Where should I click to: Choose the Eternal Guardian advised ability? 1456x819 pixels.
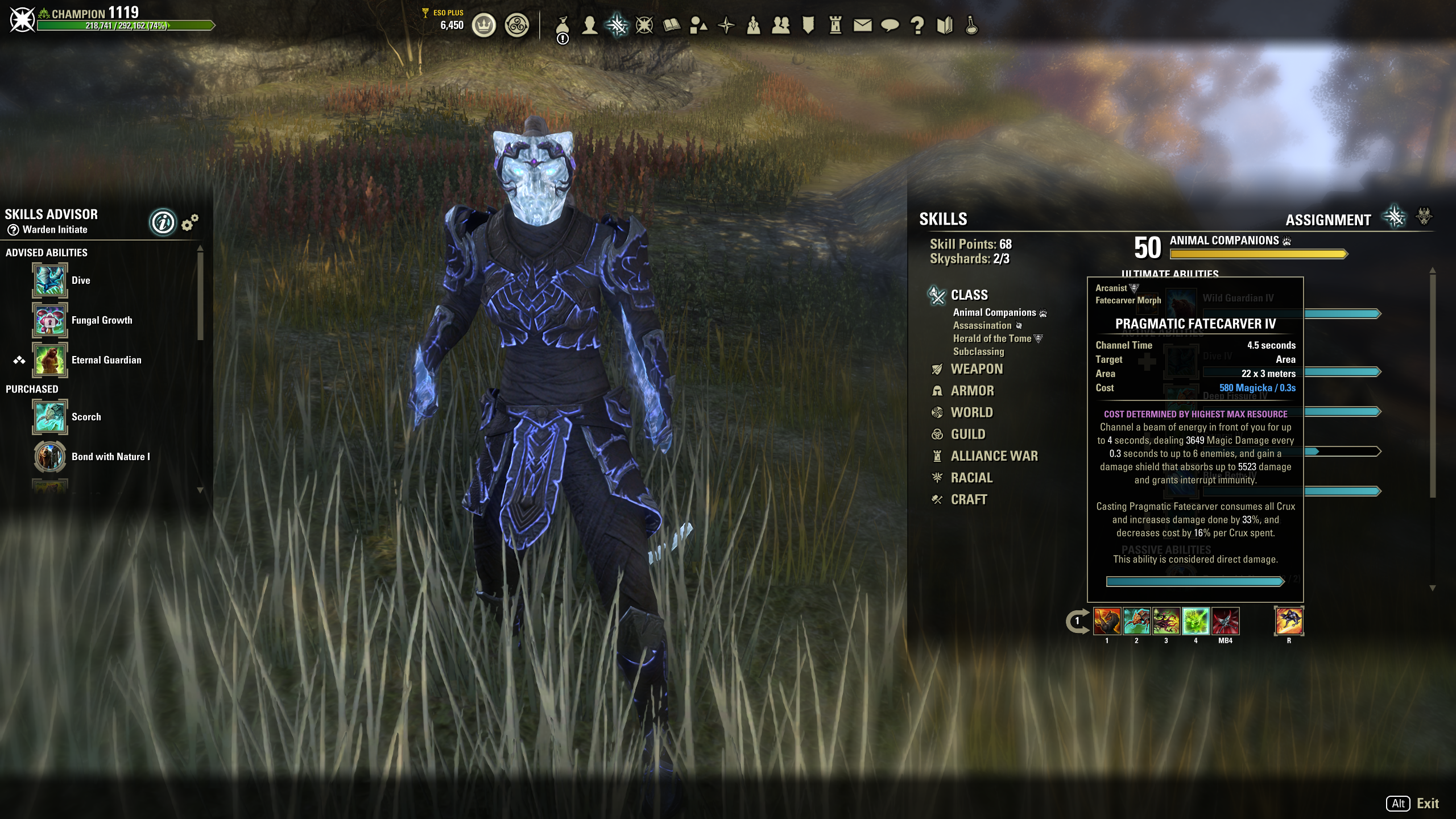point(50,360)
